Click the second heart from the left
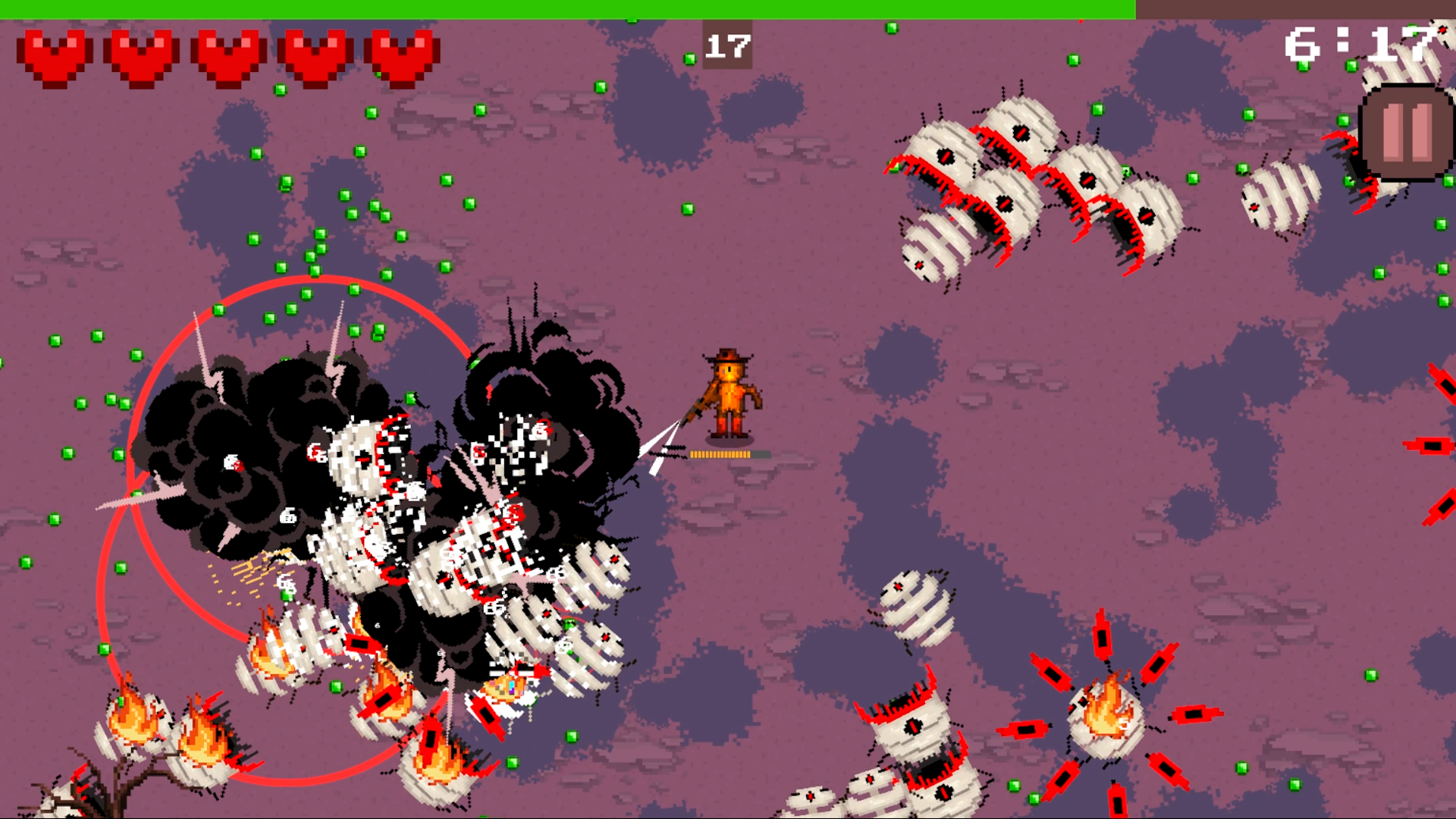Viewport: 1456px width, 819px height. [x=143, y=53]
